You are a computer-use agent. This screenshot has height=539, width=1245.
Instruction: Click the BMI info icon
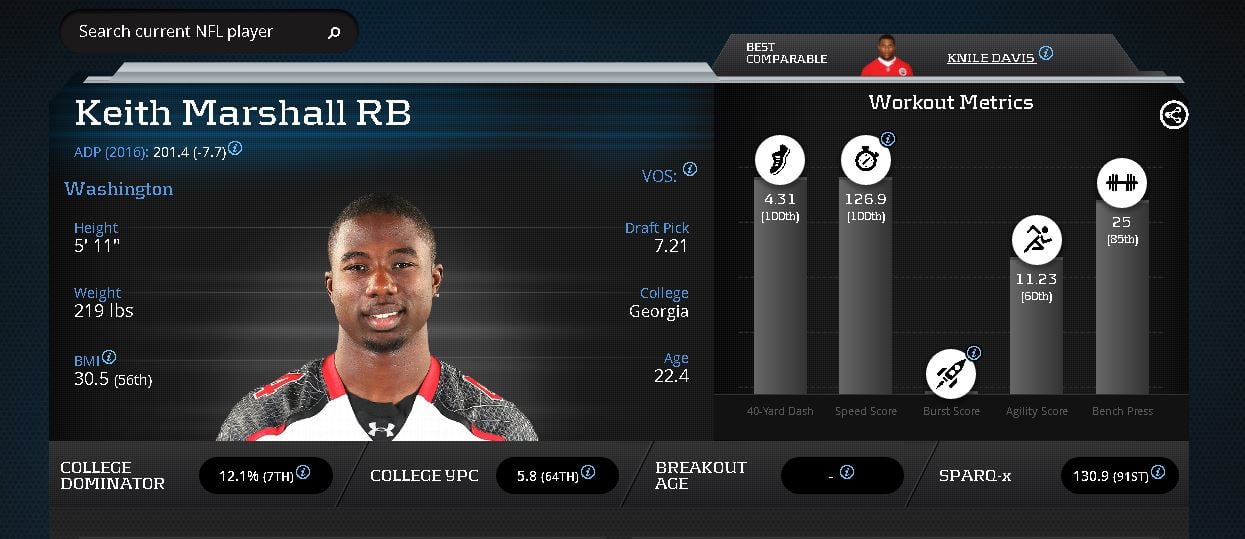(x=109, y=357)
